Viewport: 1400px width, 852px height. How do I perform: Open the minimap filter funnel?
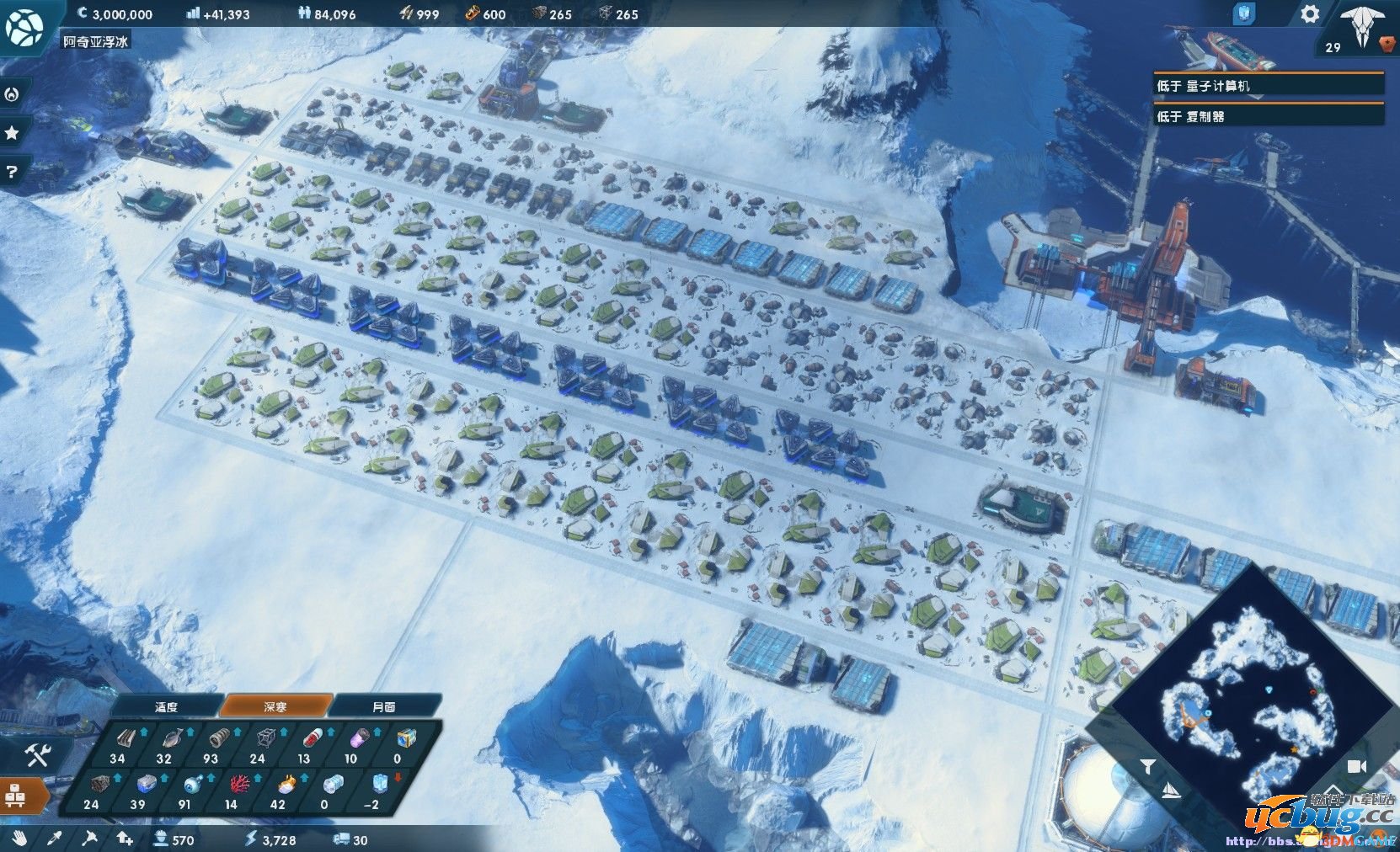tap(1147, 765)
